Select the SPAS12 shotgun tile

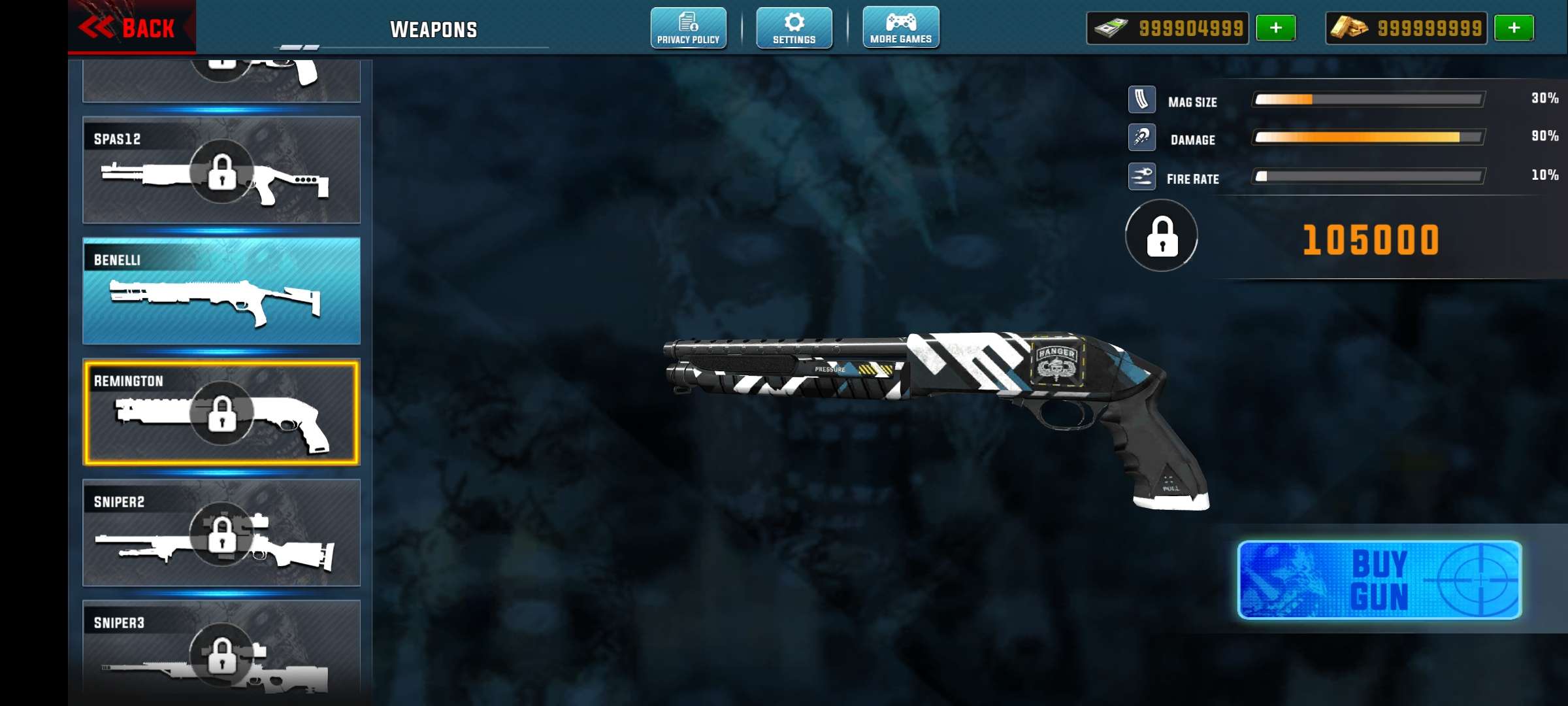tap(221, 170)
